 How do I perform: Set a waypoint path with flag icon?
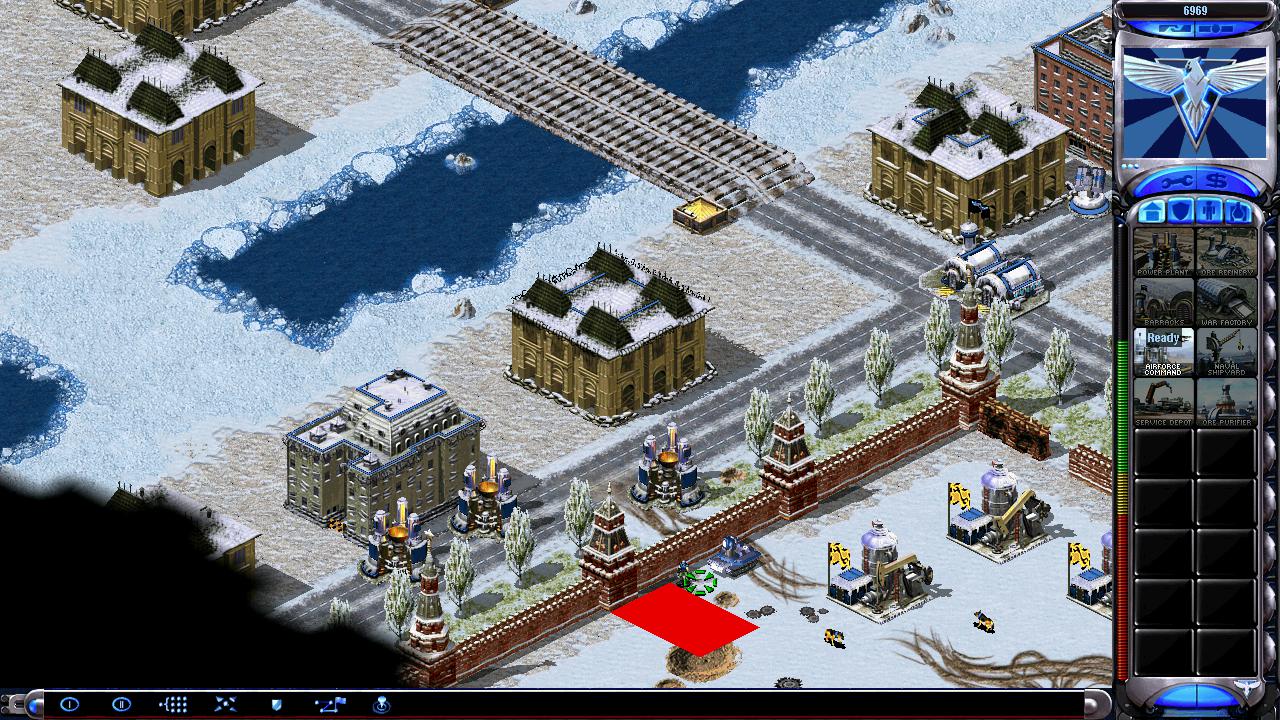[x=329, y=704]
